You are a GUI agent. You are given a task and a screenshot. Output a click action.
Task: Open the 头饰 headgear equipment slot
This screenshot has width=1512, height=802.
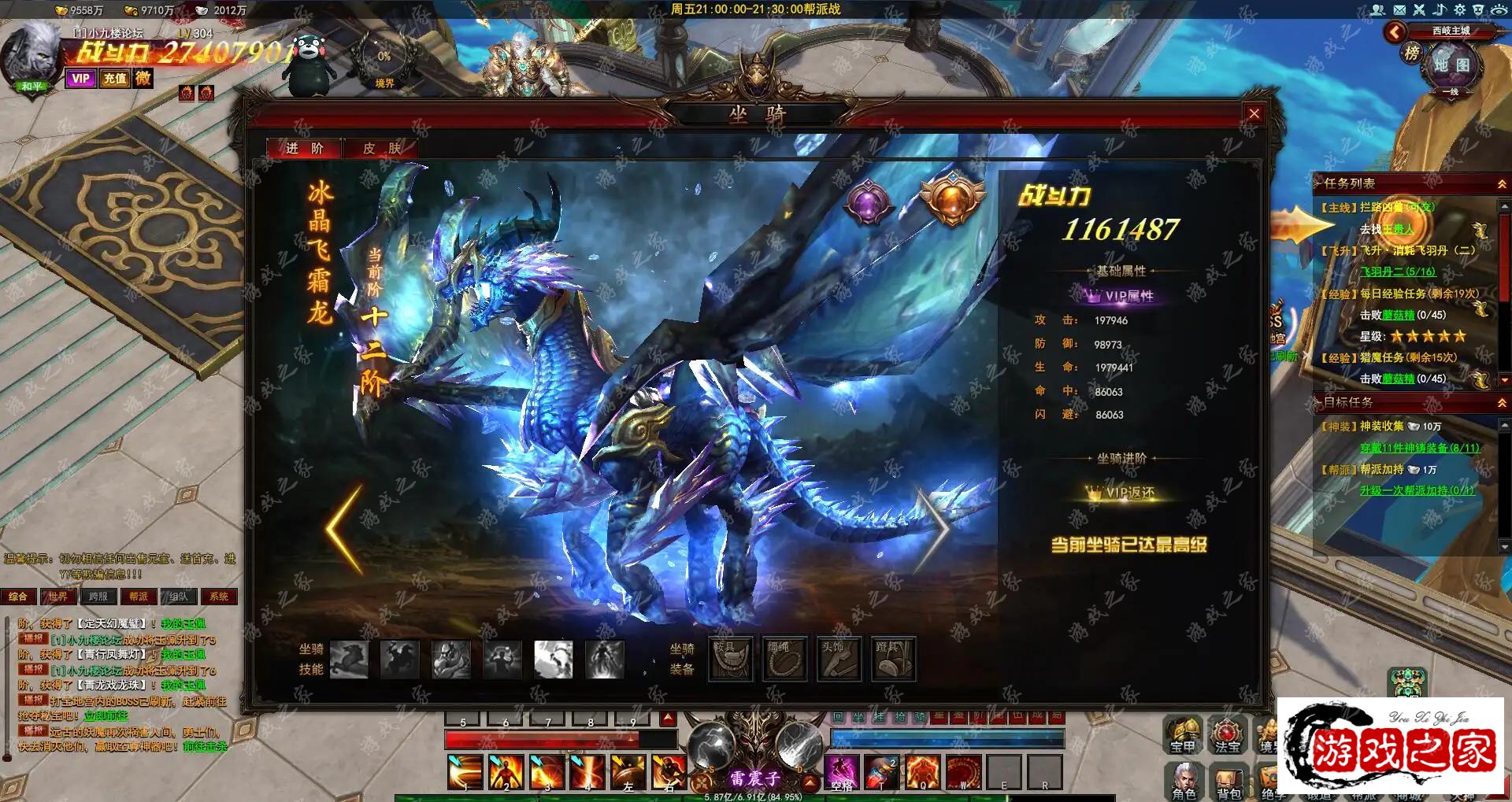coord(839,658)
